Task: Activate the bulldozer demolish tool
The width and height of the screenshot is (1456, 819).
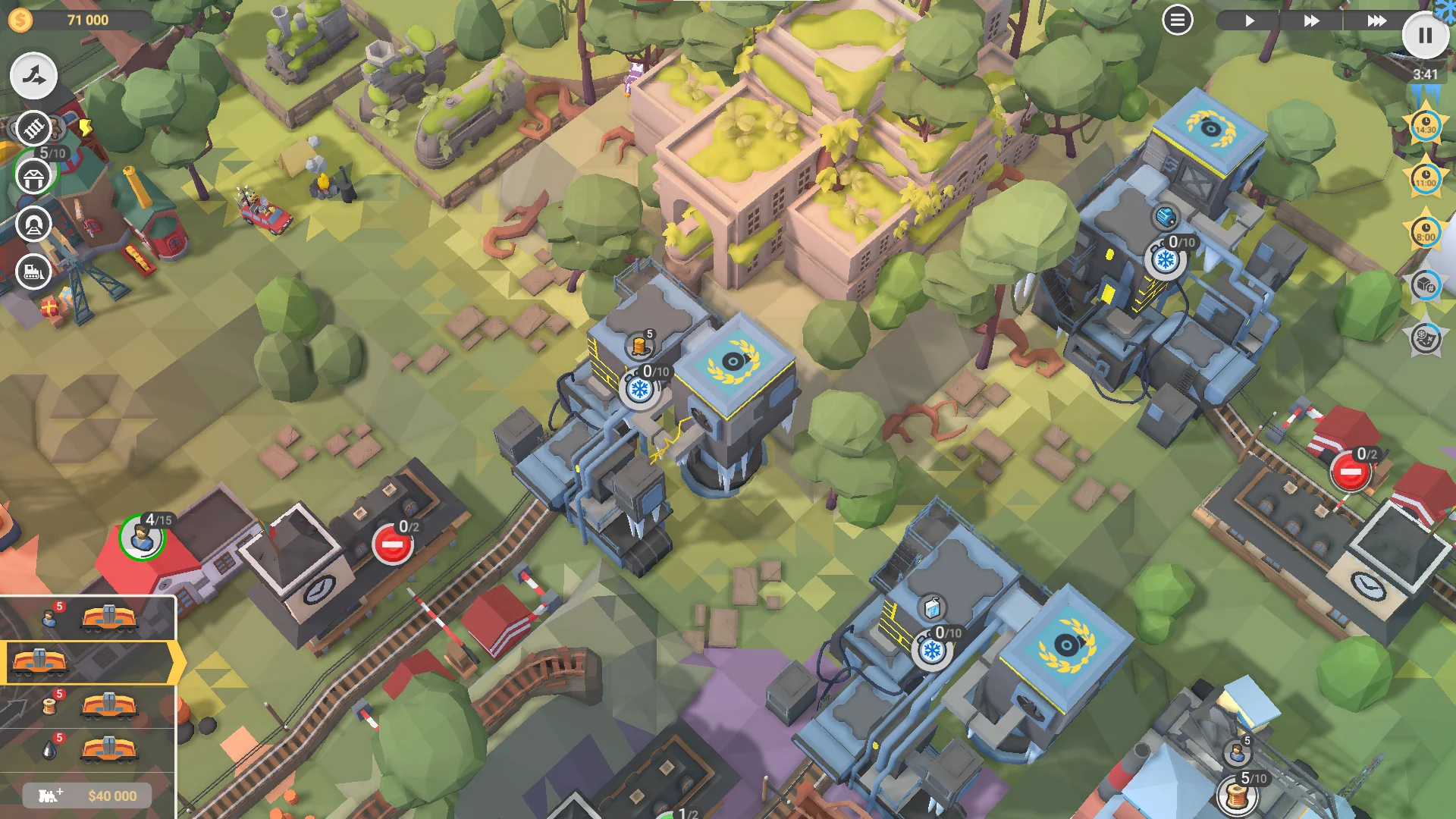Action: (33, 271)
